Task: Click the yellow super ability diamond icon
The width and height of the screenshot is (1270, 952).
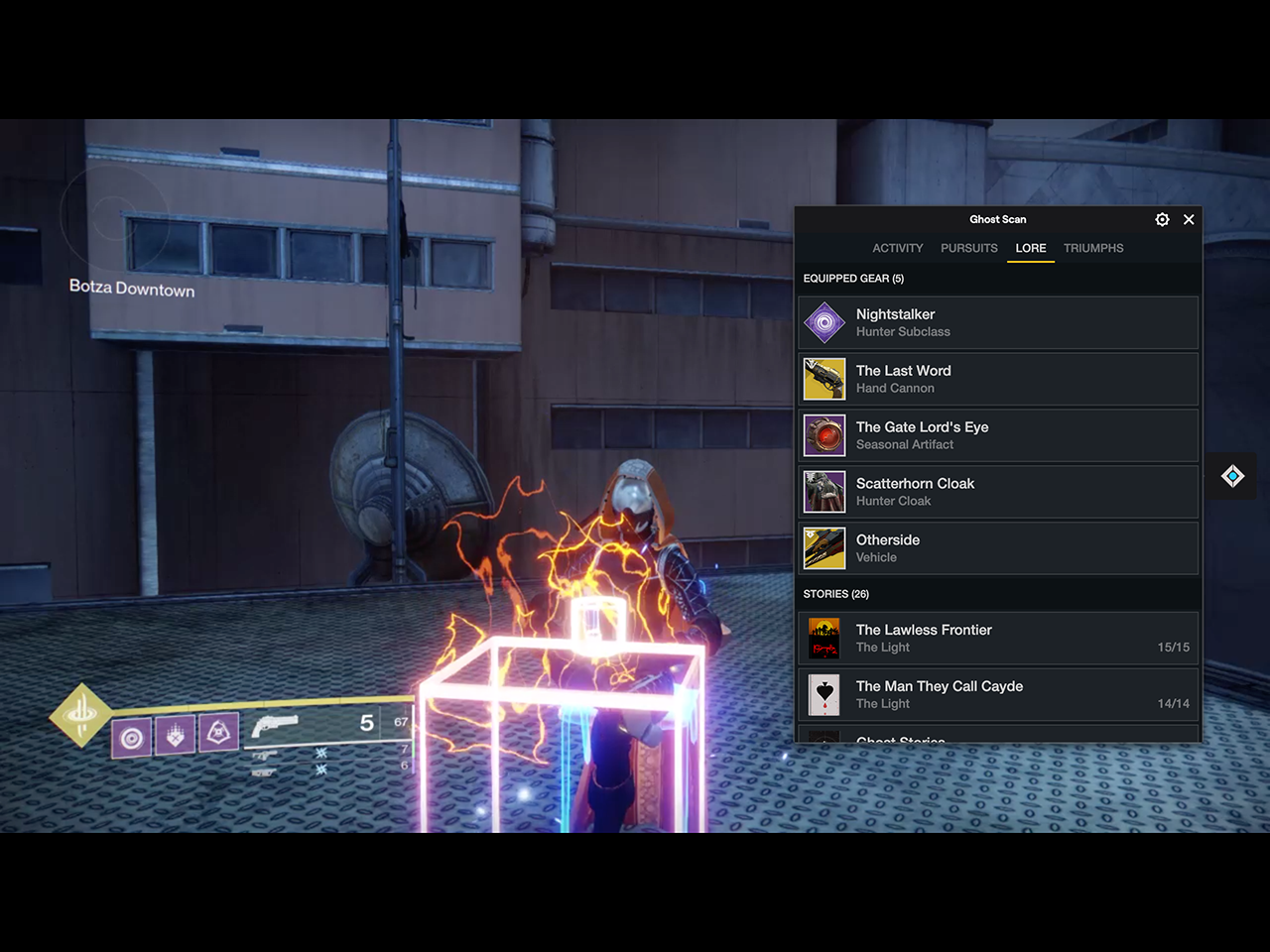Action: tap(81, 714)
